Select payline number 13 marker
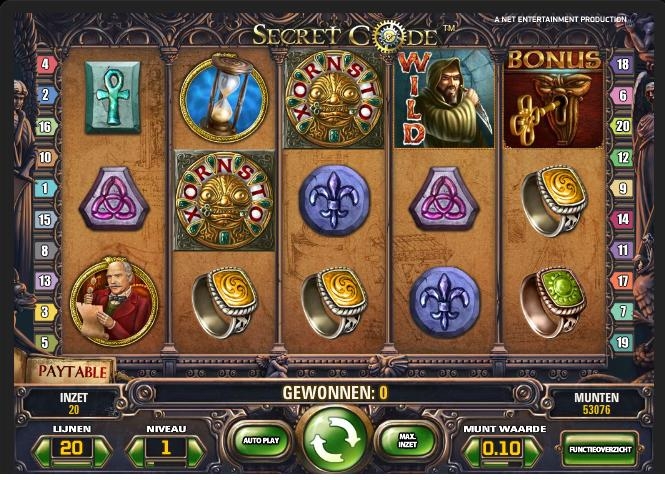 tap(45, 281)
